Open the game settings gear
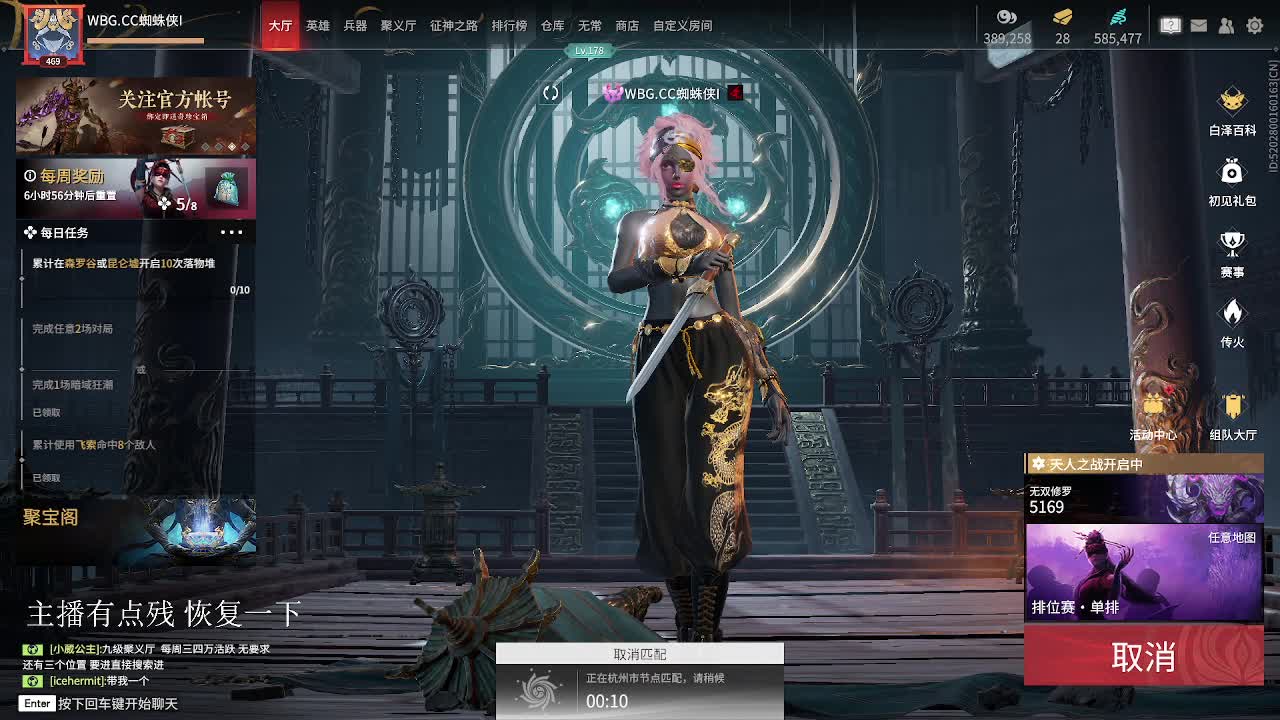 [x=1254, y=26]
